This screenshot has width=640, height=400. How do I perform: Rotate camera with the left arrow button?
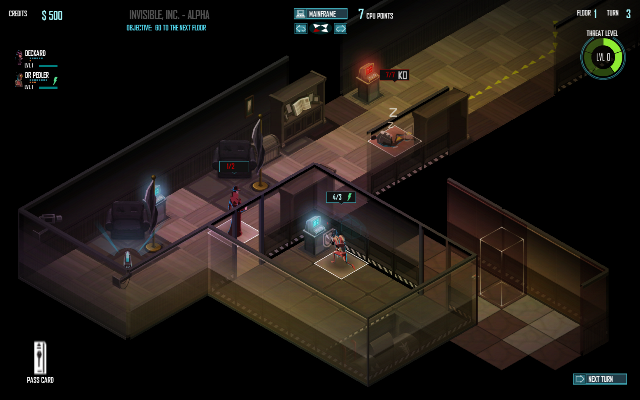tap(301, 29)
